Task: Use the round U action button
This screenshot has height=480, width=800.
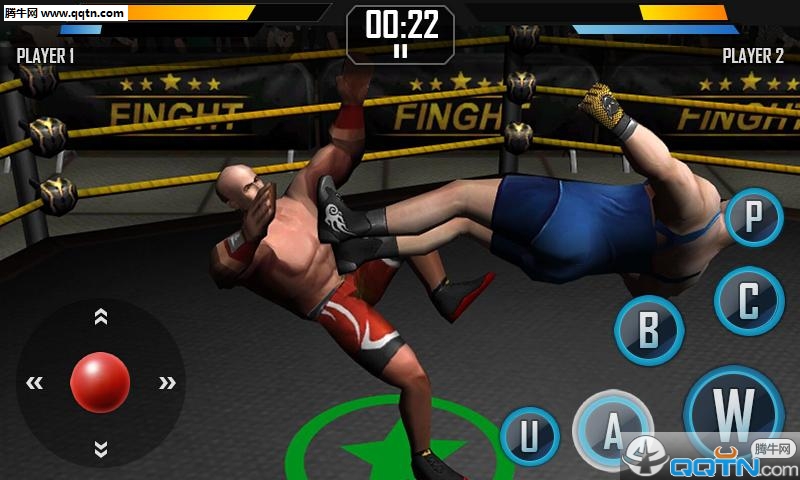Action: [x=528, y=437]
